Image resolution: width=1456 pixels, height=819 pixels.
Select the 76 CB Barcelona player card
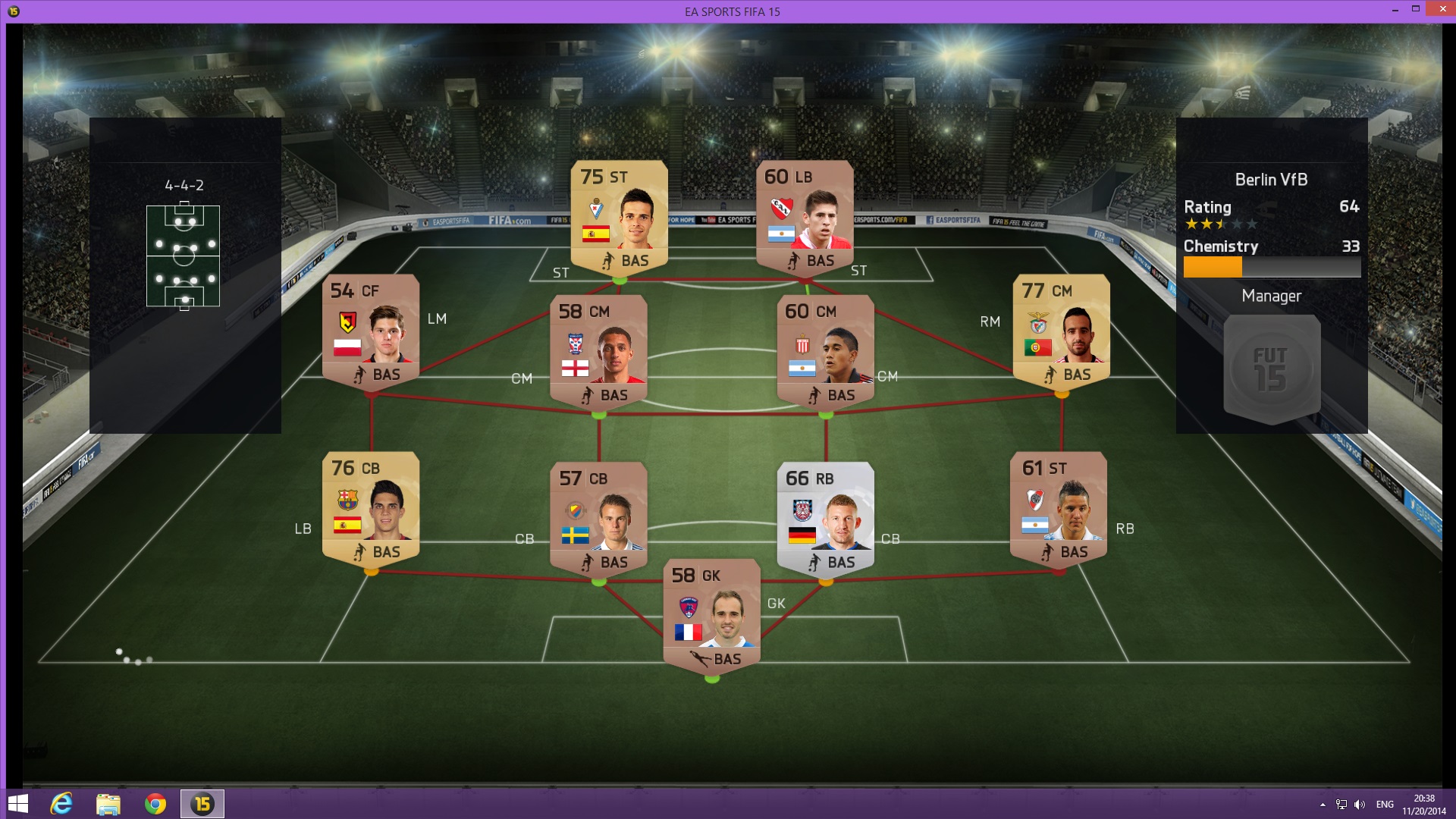[371, 509]
